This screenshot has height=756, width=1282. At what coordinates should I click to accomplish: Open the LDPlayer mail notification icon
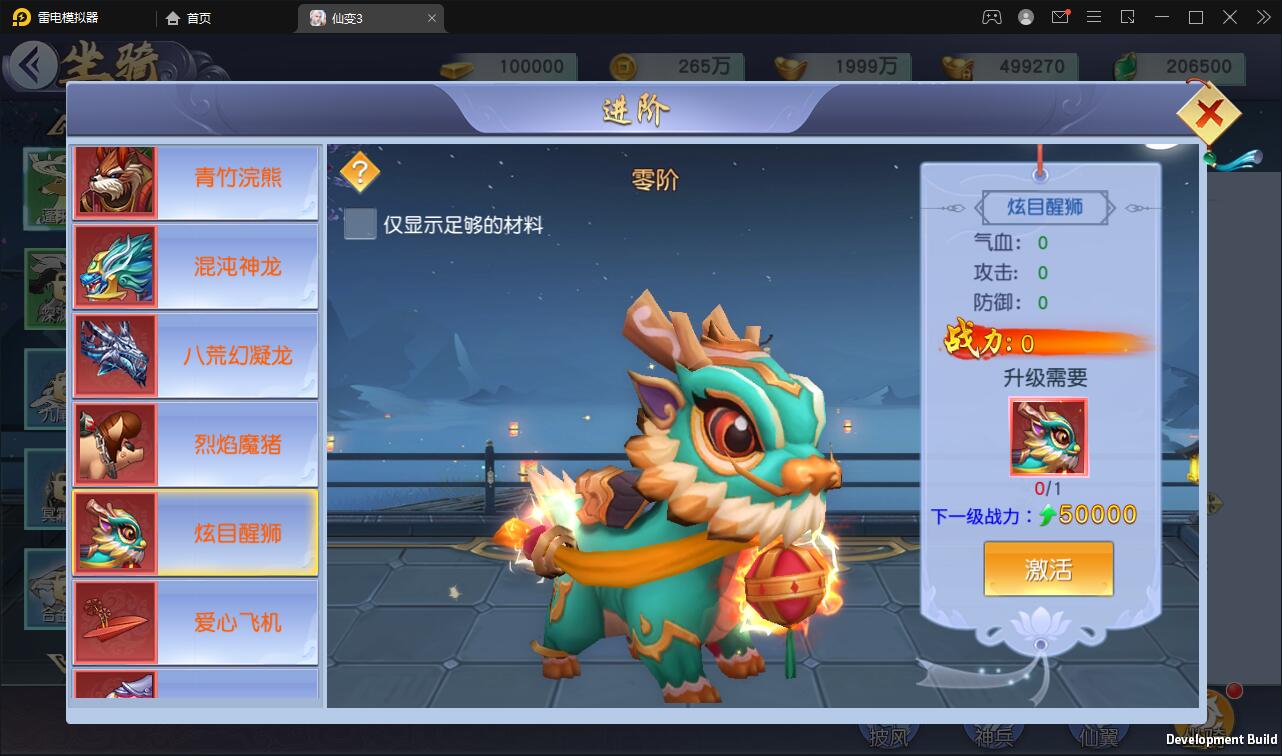click(1060, 17)
